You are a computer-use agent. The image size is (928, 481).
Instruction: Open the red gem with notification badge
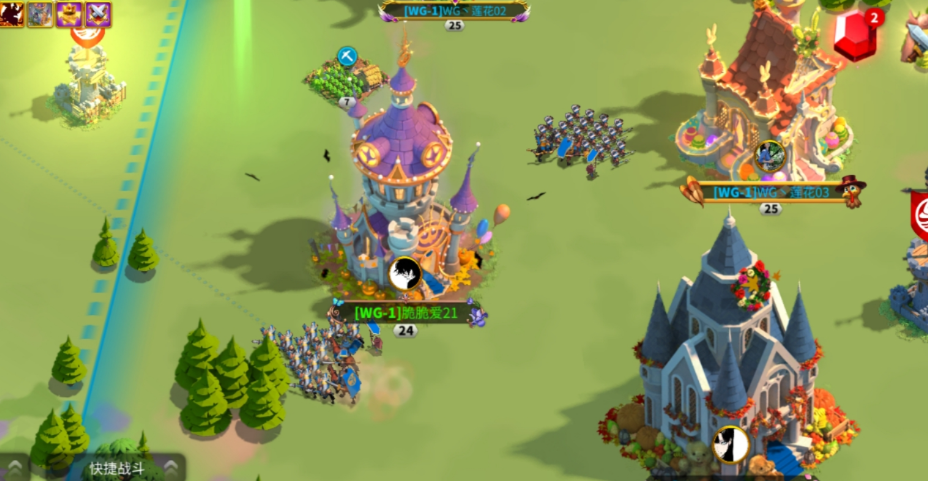[x=857, y=38]
